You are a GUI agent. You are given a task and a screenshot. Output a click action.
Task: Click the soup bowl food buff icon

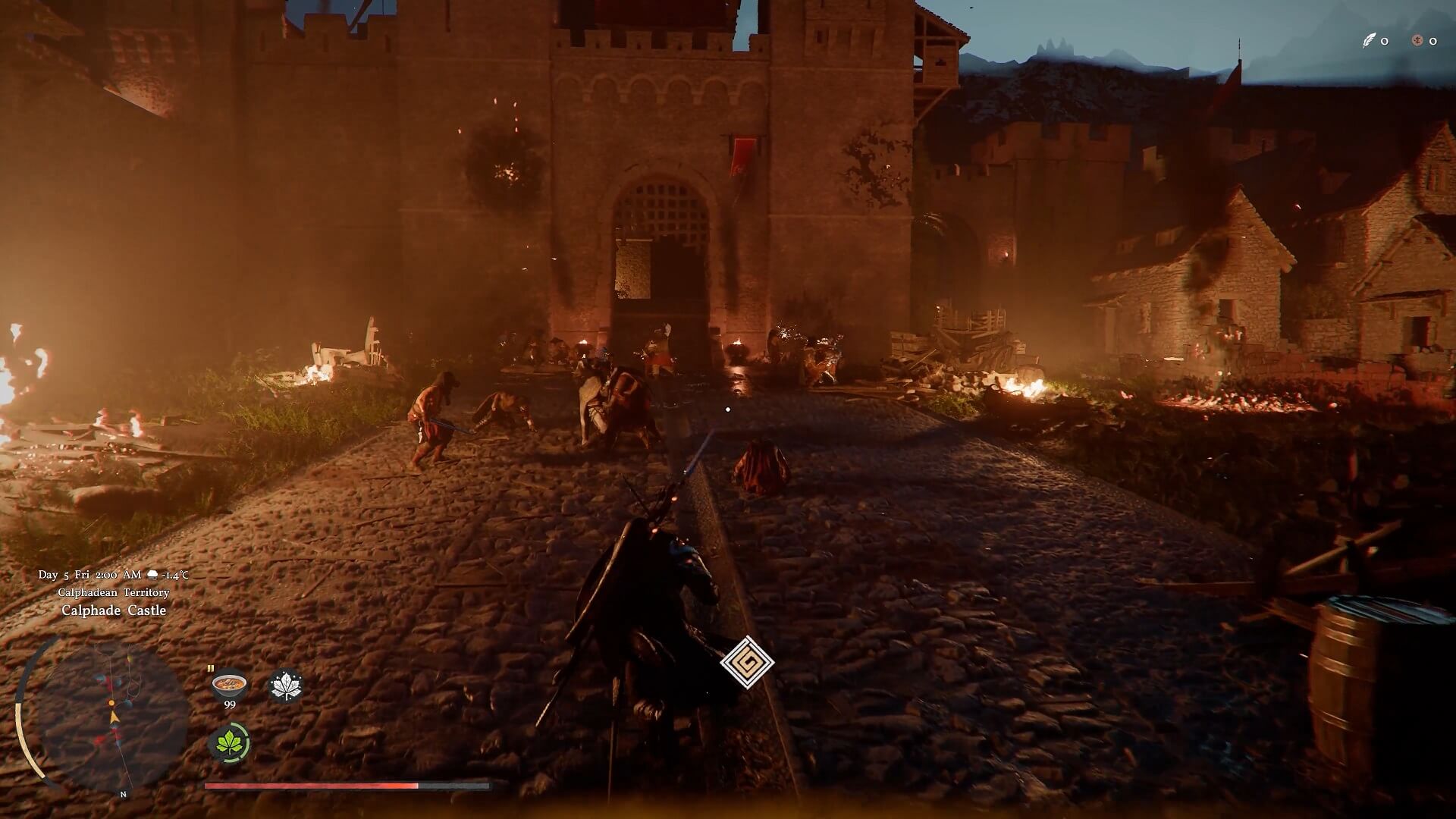(228, 685)
